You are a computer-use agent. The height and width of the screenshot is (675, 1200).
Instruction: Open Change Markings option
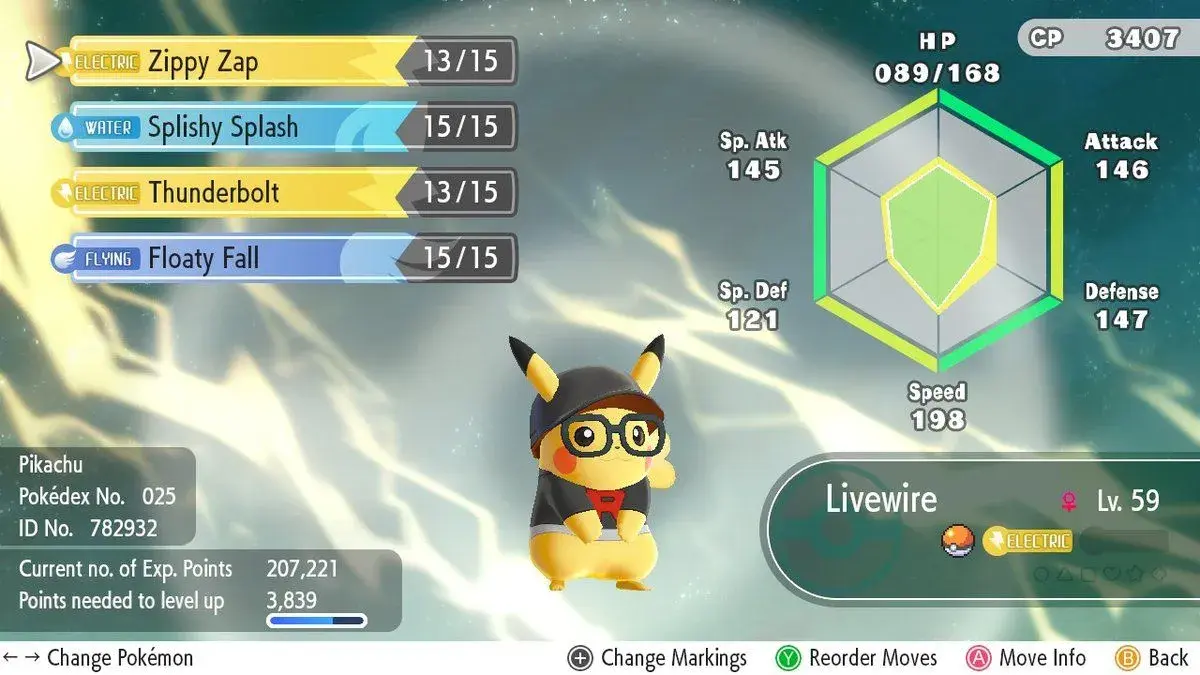[x=658, y=658]
